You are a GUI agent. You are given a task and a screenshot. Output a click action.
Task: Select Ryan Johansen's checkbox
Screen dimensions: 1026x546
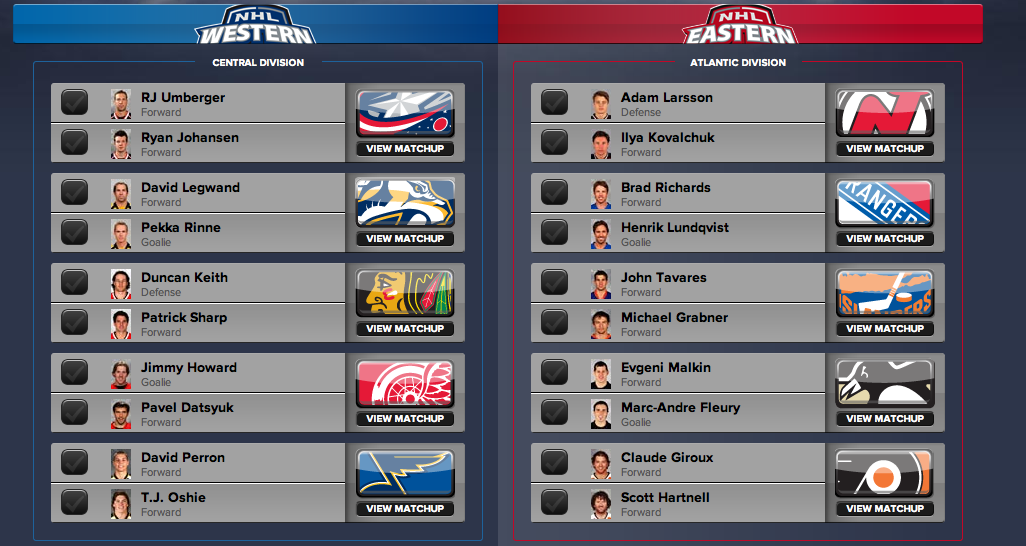74,143
